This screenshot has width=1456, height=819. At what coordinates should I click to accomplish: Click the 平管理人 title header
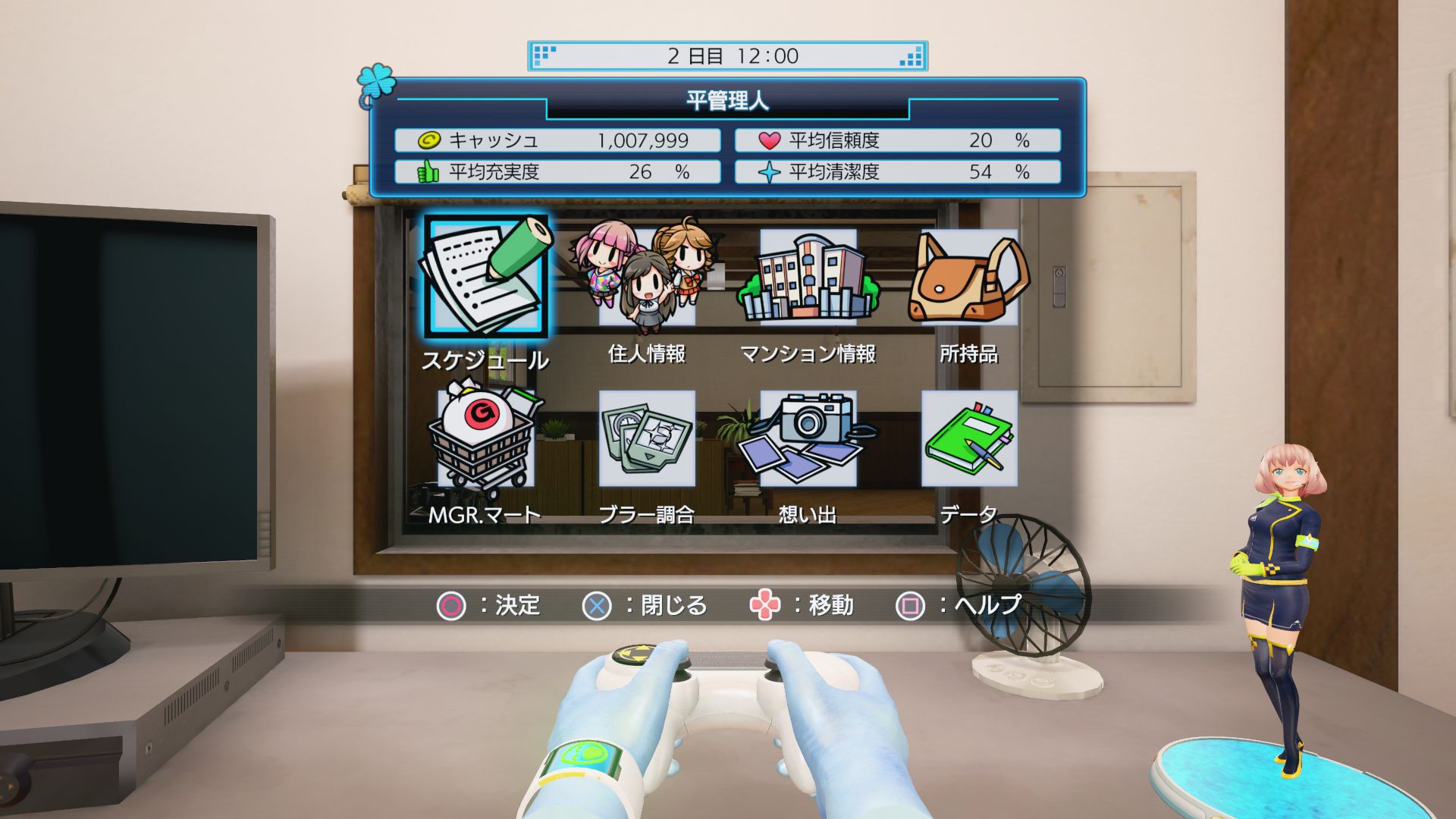point(726,99)
